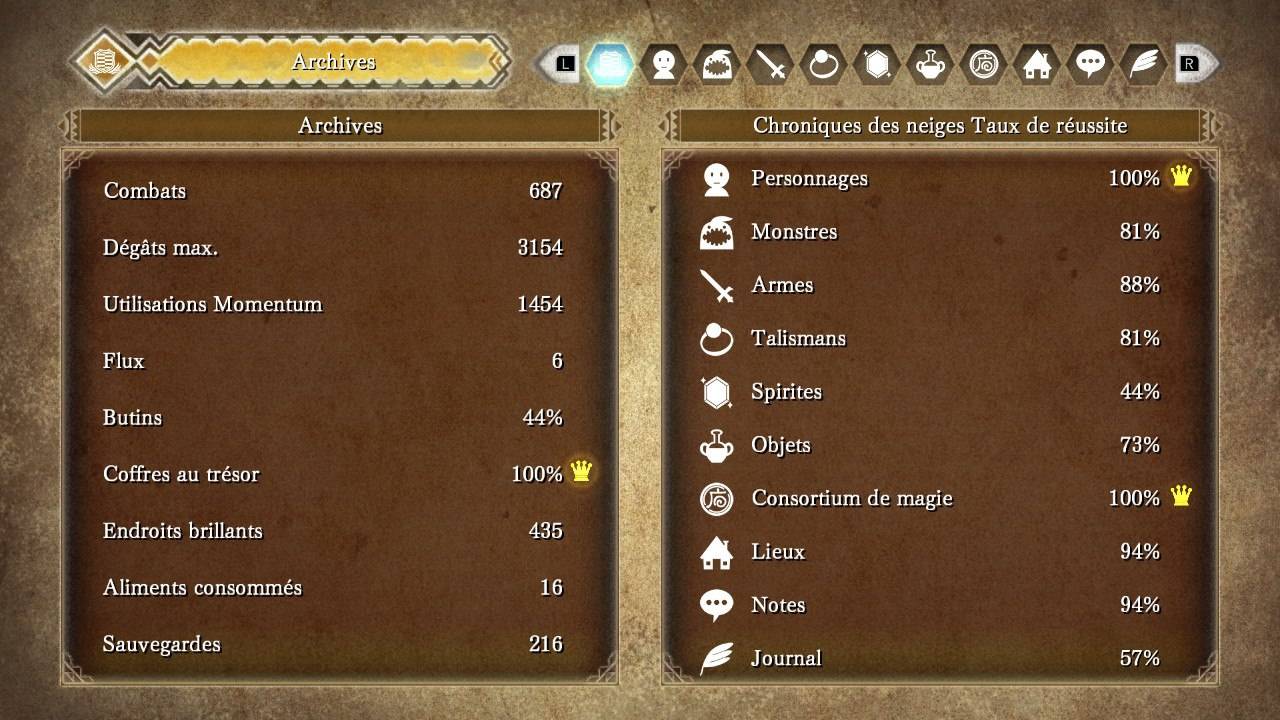
Task: Open the ring Talismans tab
Action: (x=824, y=64)
